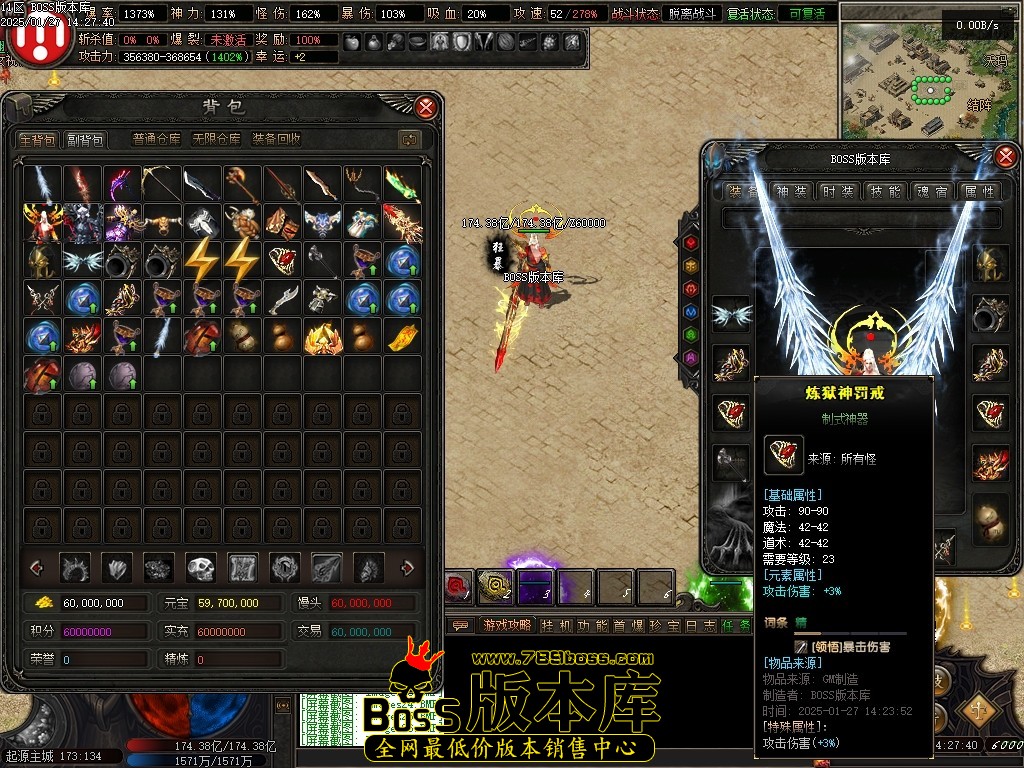Open the 游戏攻略 game guide
The width and height of the screenshot is (1024, 768).
505,625
